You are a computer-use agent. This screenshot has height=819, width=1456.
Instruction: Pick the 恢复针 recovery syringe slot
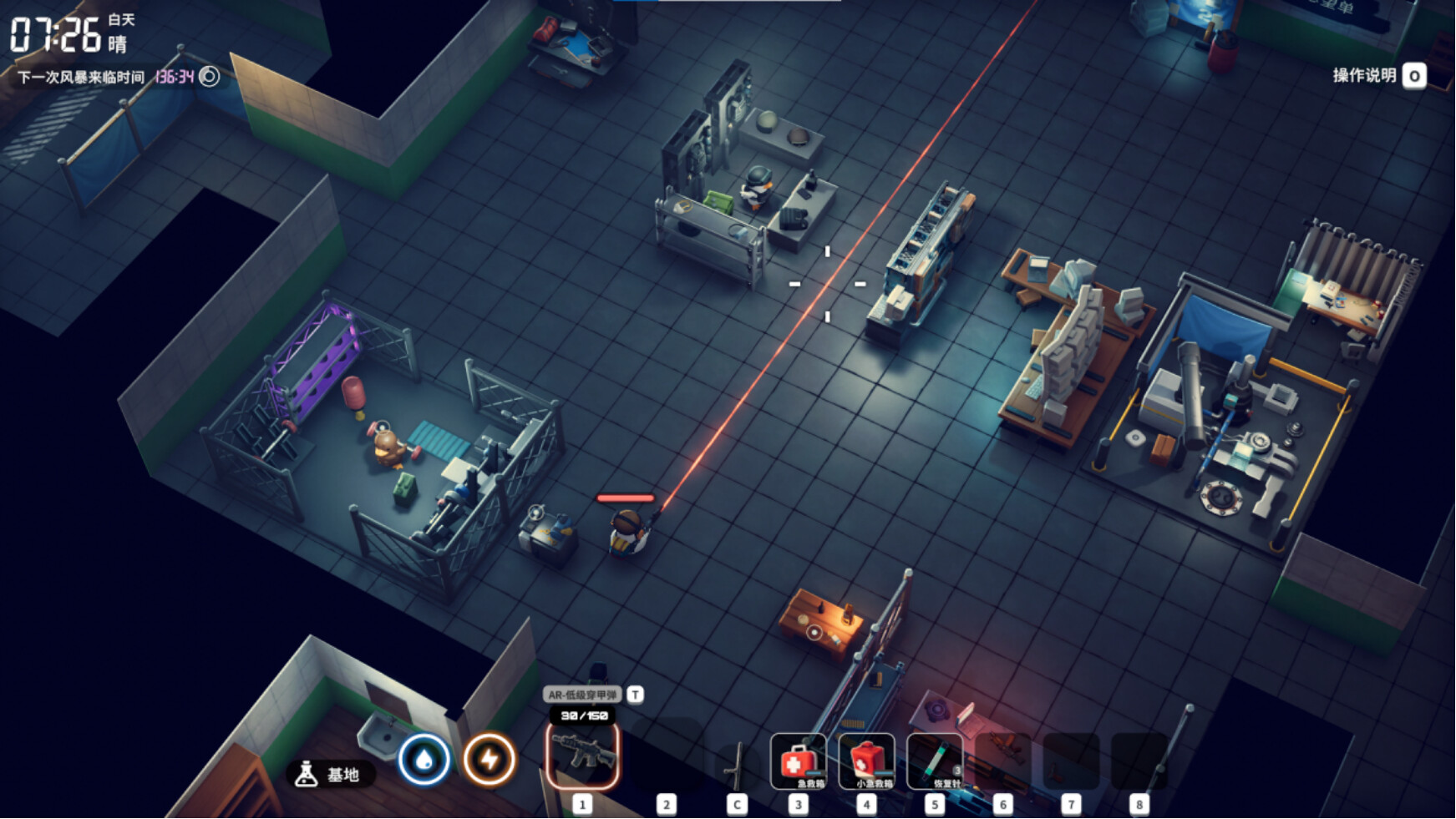[935, 761]
